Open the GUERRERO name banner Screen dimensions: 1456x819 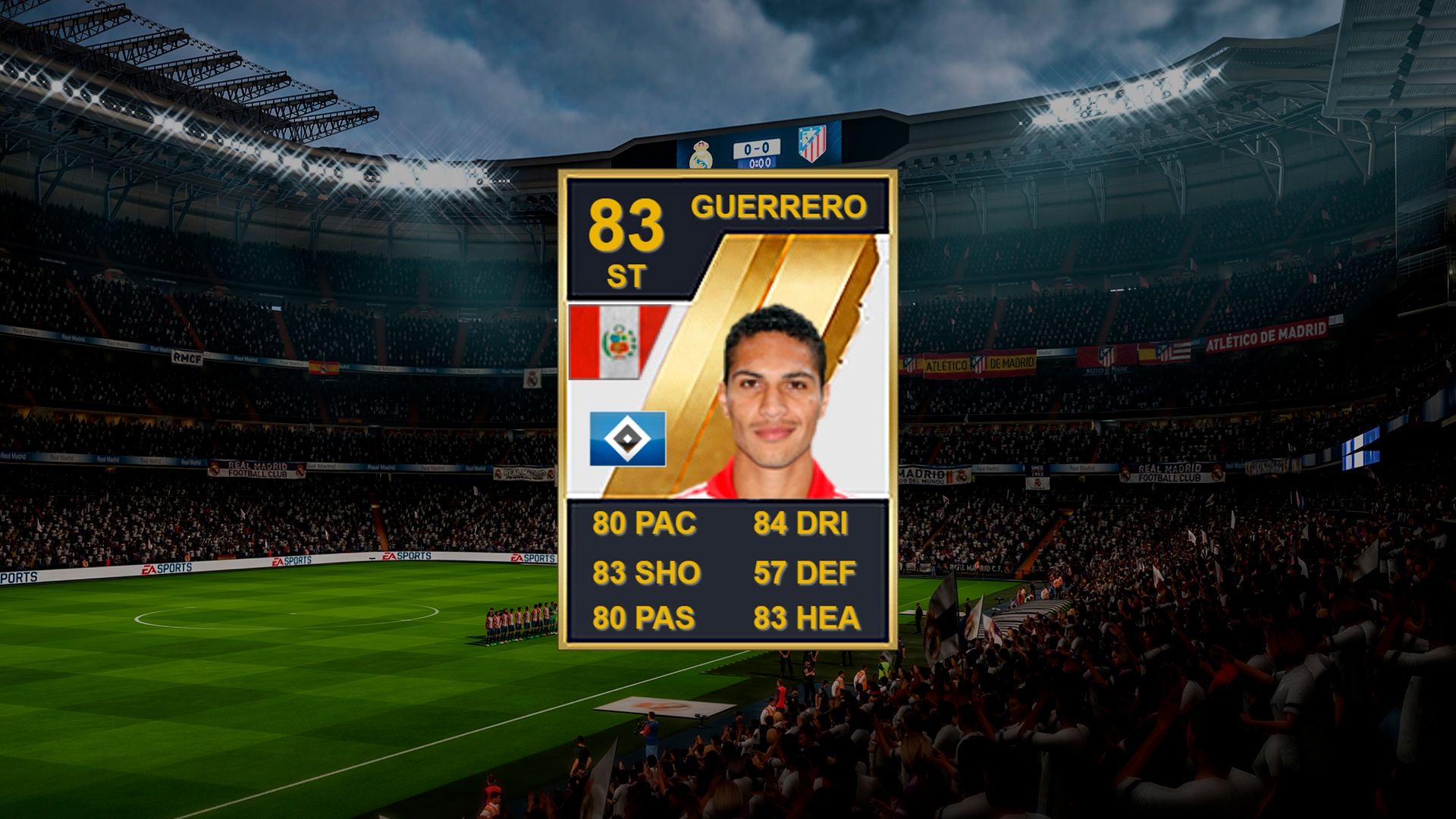click(781, 206)
